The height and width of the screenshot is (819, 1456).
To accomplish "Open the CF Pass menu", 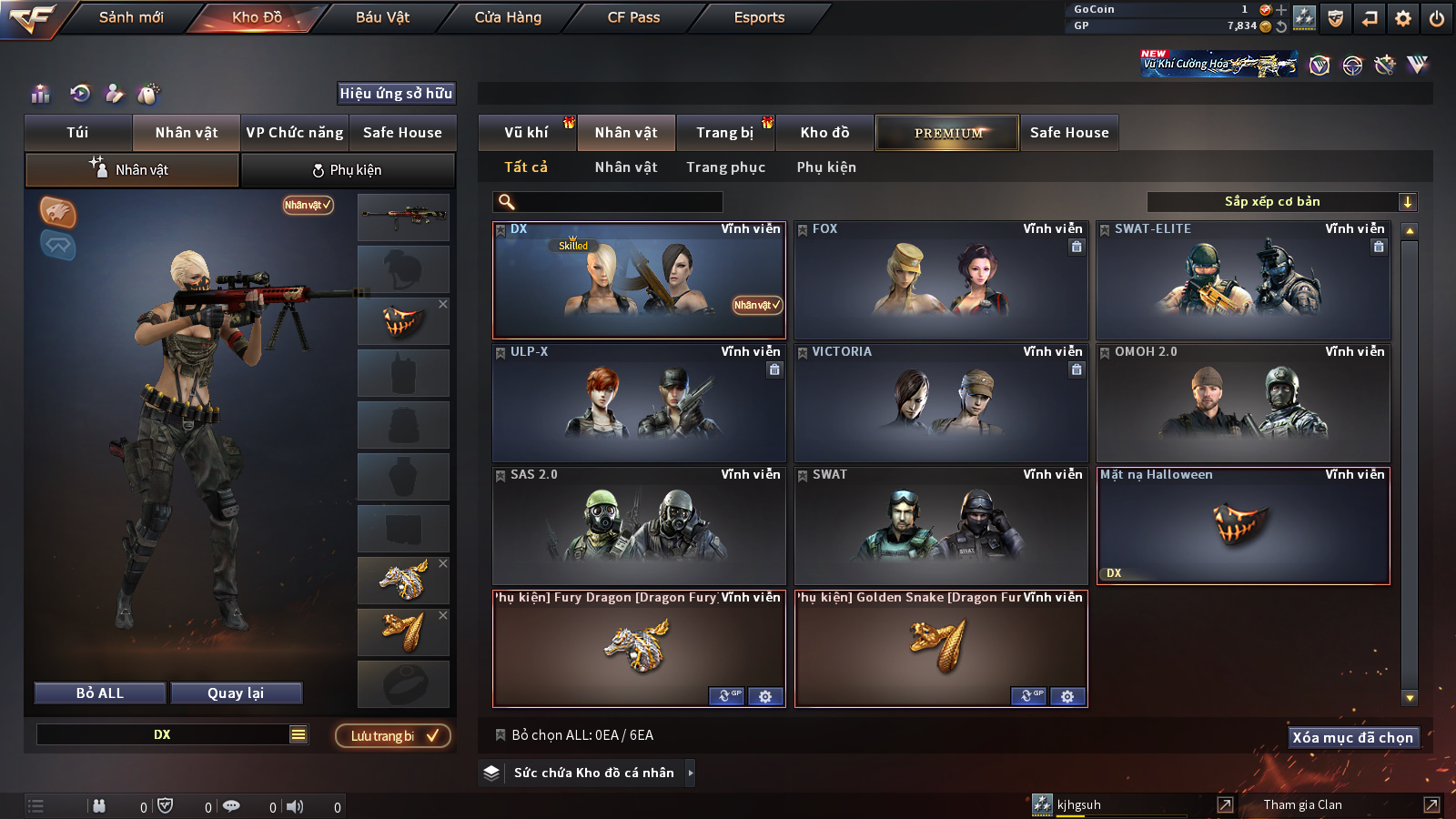I will point(633,17).
